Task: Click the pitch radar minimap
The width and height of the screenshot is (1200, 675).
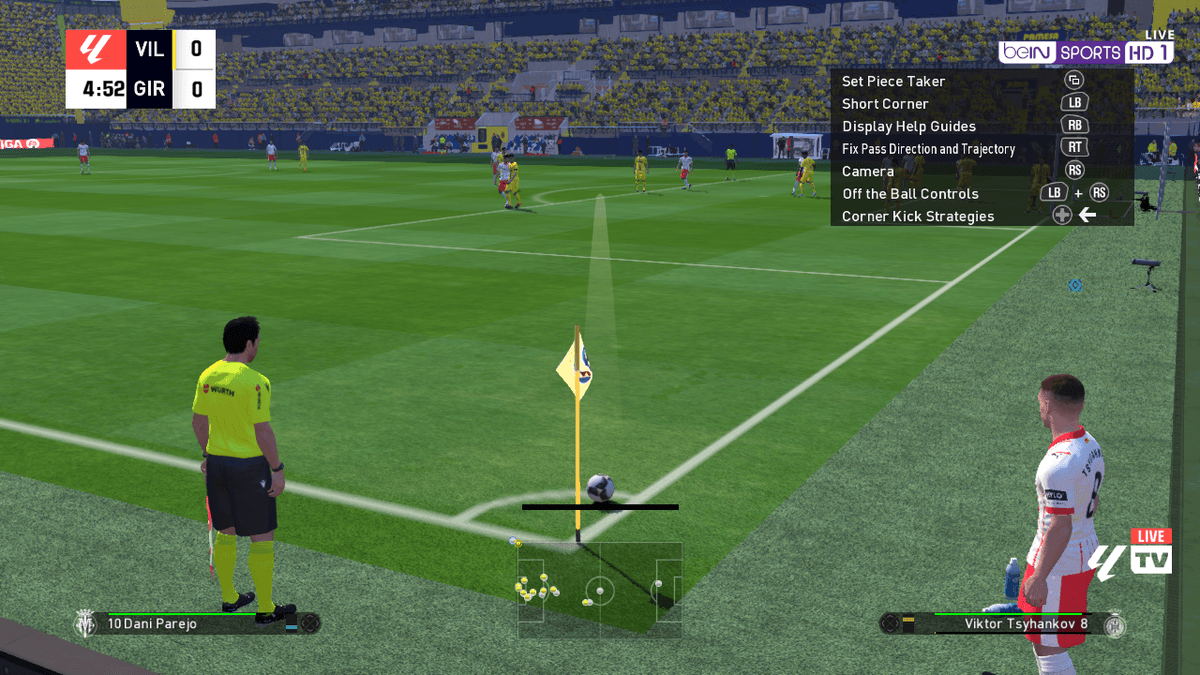Action: point(599,589)
